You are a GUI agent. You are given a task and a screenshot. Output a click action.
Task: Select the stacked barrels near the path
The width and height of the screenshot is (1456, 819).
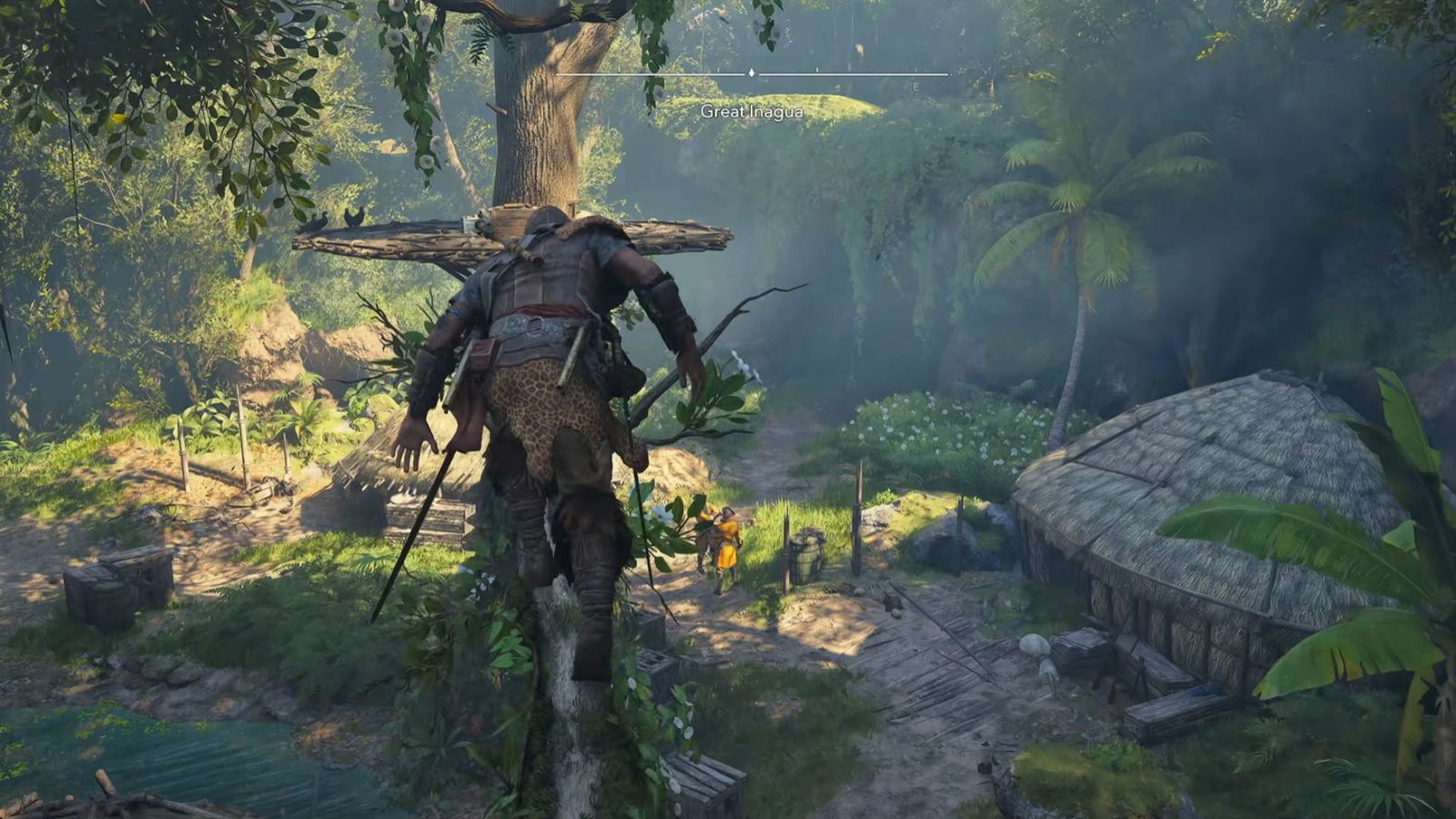(805, 555)
